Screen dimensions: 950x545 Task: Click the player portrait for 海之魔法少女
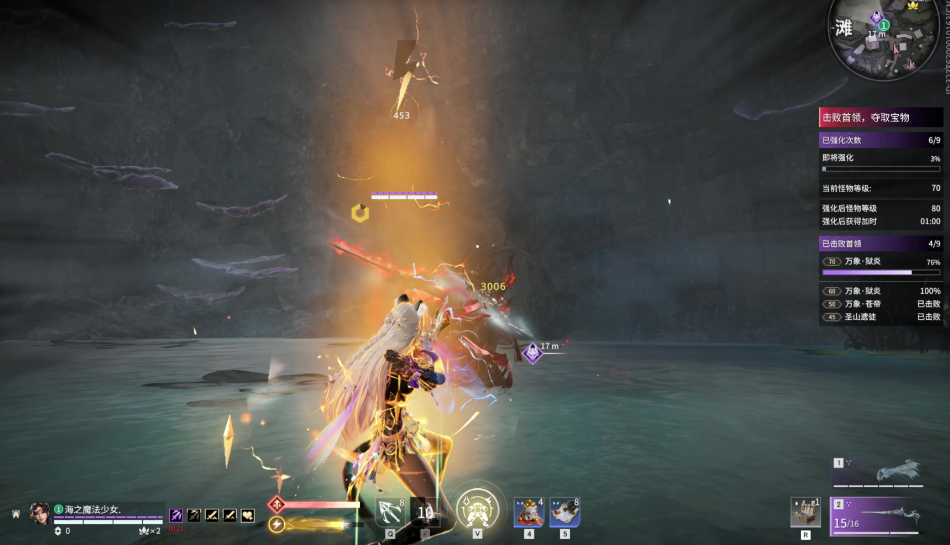41,512
